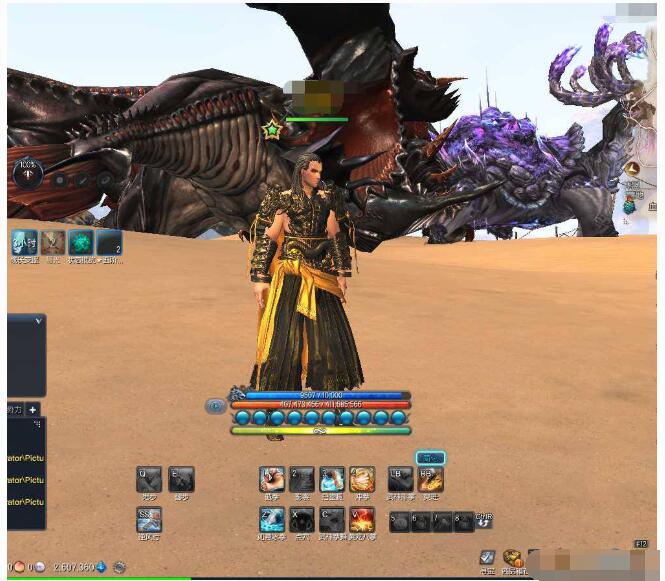Collapse the left panel with the arrow

click(x=38, y=321)
